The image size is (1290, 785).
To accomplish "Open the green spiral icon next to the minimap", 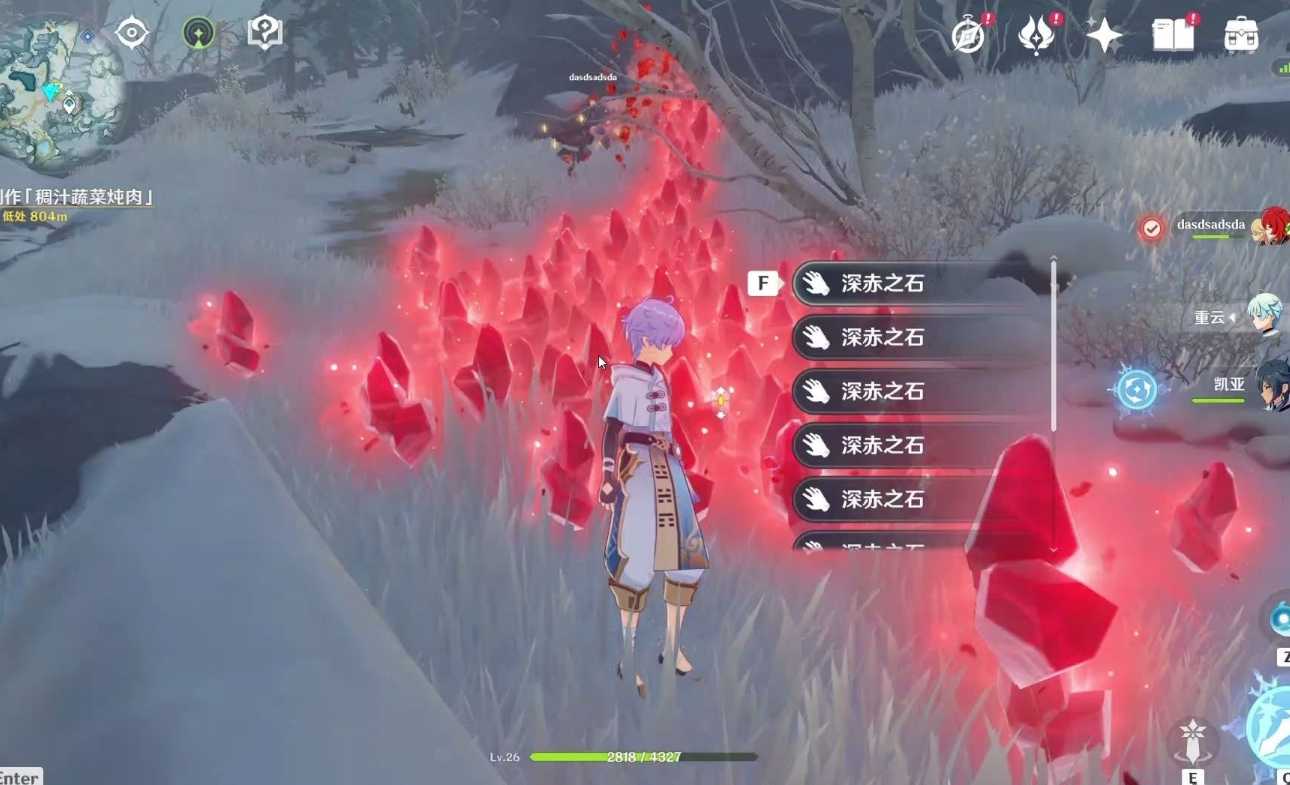I will 196,31.
